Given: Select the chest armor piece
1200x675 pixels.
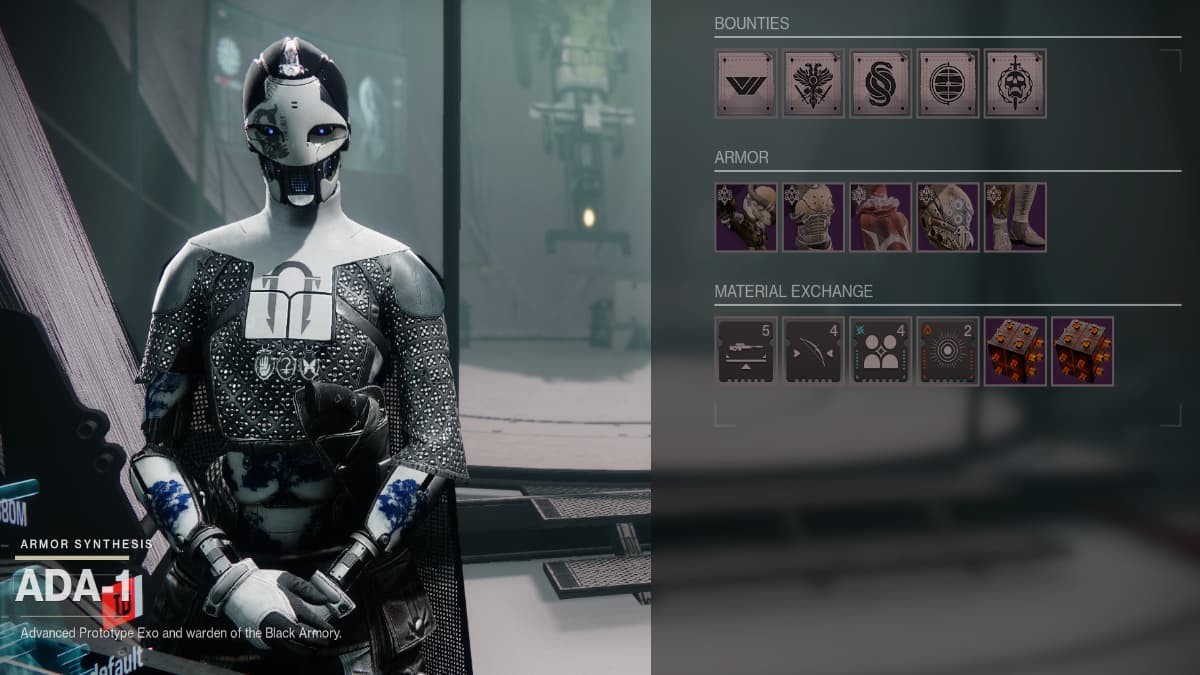Looking at the screenshot, I should coord(813,217).
